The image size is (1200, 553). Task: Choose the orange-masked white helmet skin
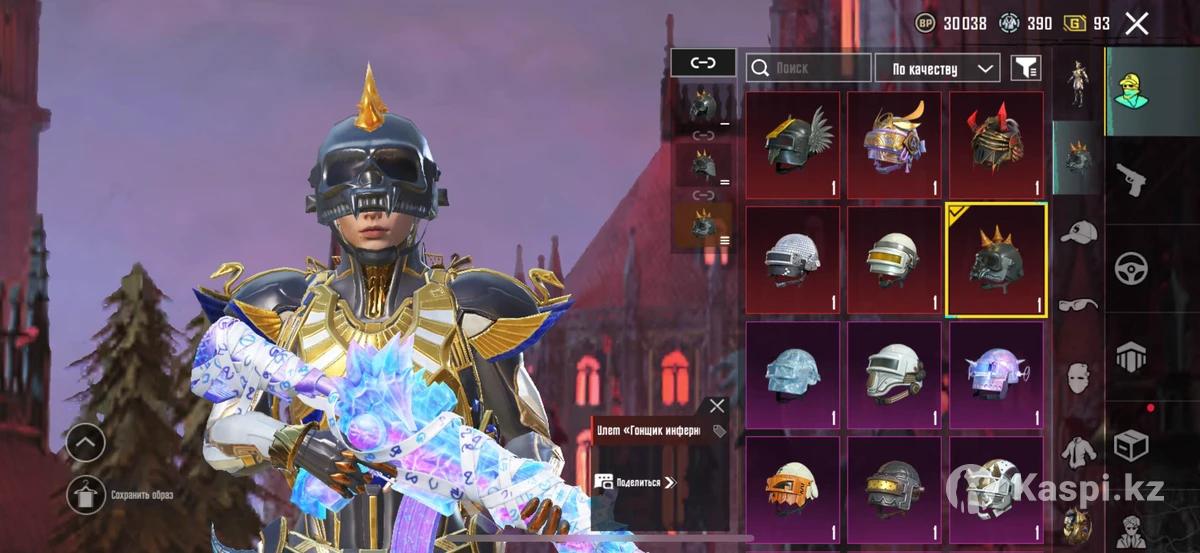[x=792, y=485]
